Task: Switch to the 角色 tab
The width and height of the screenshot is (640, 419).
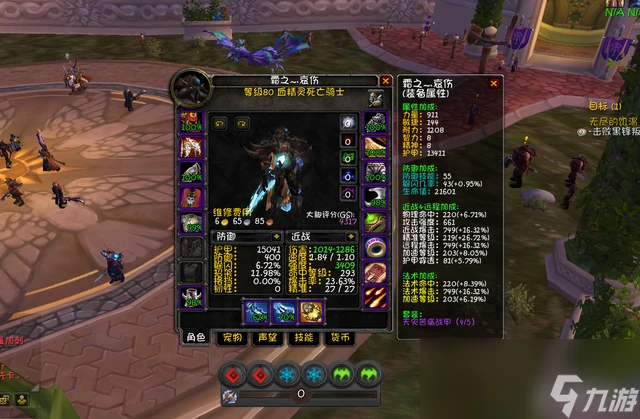Action: point(194,338)
